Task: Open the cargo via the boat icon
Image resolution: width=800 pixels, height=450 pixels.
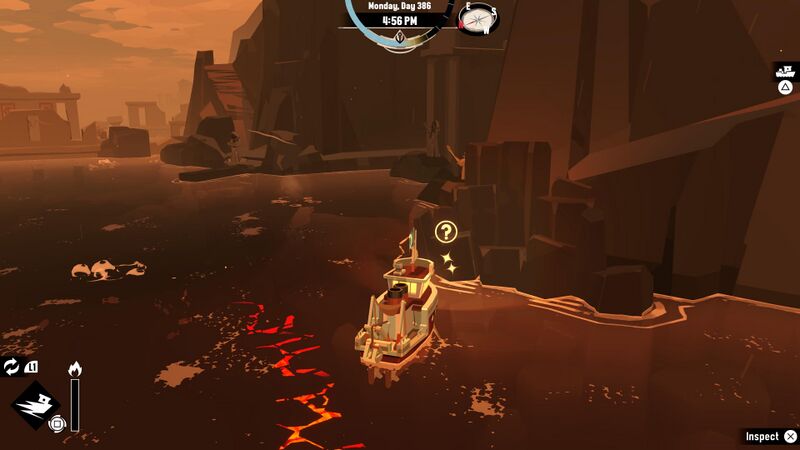Action: point(785,72)
